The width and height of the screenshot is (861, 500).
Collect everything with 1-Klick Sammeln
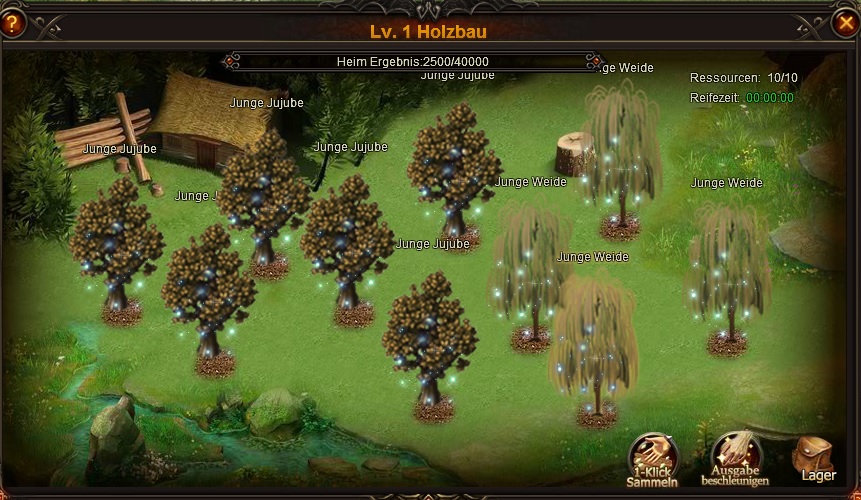point(652,458)
